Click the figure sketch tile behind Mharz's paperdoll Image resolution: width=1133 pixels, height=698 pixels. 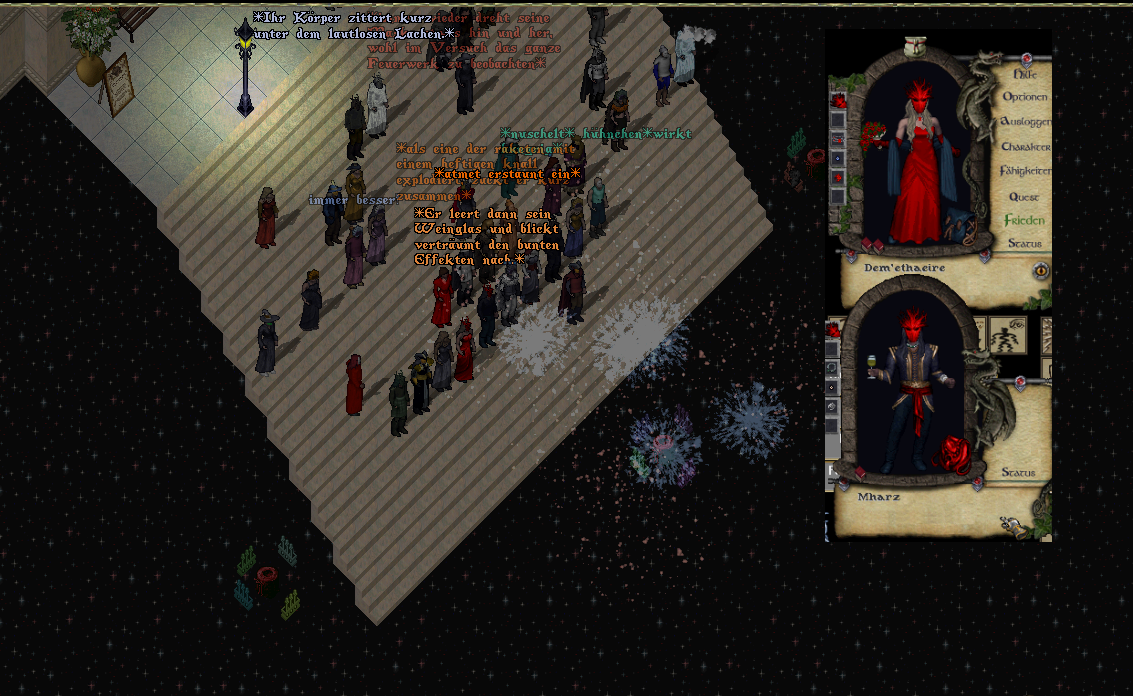click(1008, 336)
